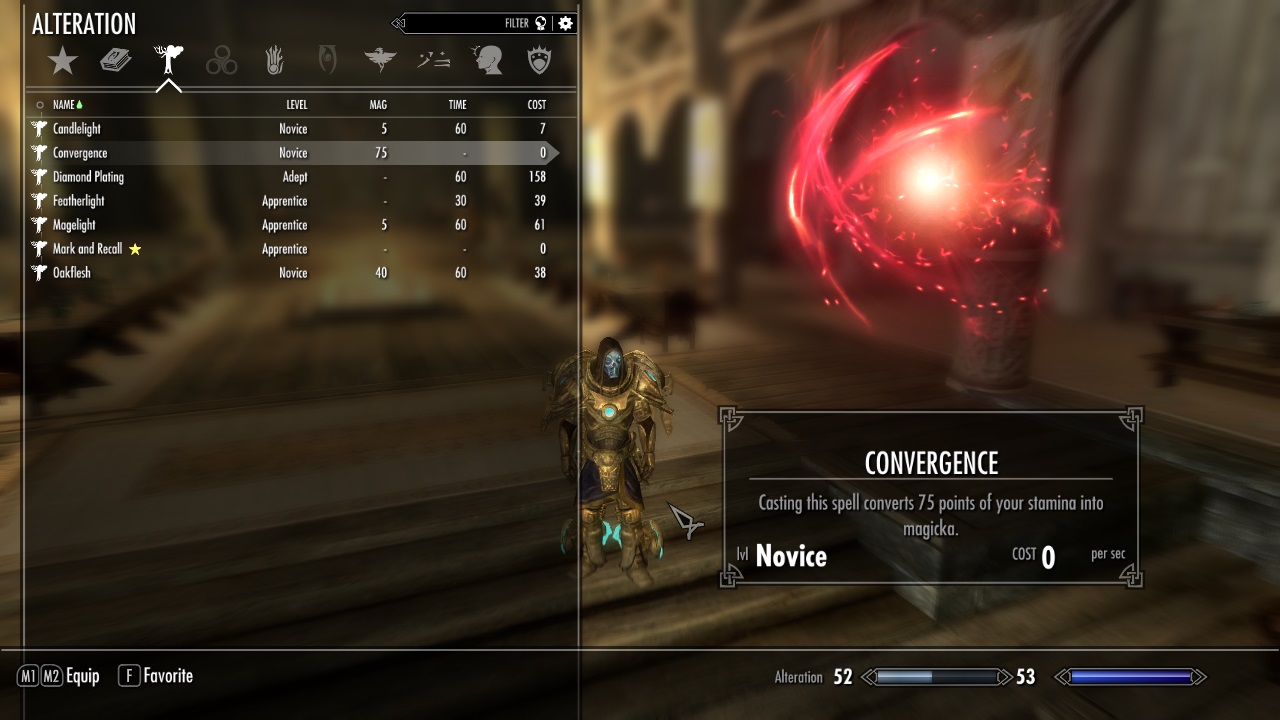
Task: Open the Active Effects shield tab
Action: tap(540, 62)
